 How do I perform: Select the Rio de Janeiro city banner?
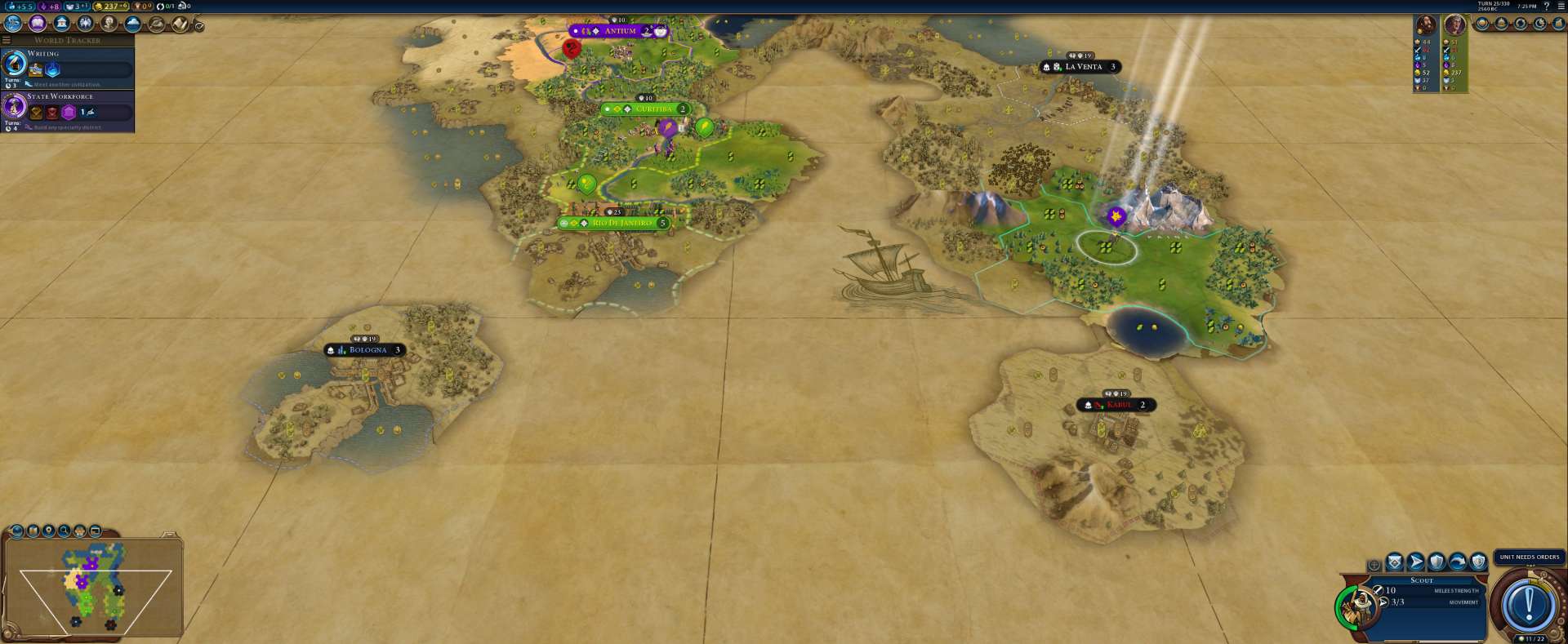pos(621,223)
